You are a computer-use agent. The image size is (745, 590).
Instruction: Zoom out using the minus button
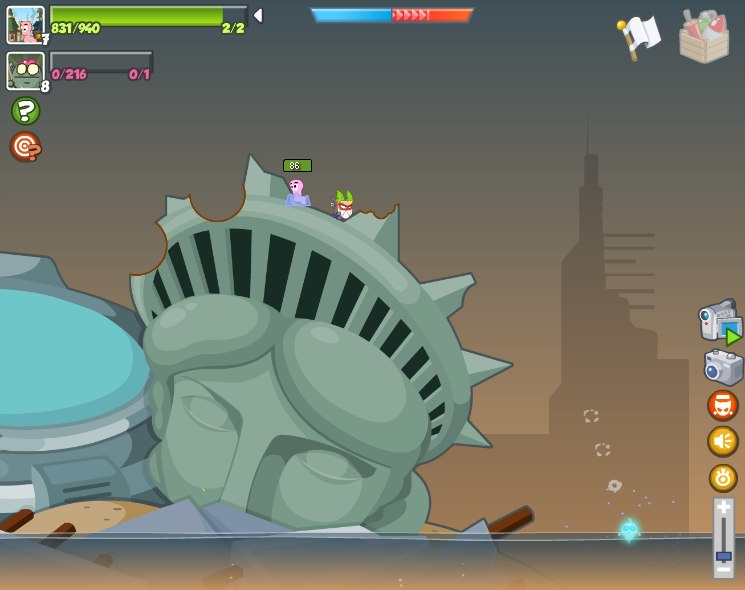coord(723,570)
